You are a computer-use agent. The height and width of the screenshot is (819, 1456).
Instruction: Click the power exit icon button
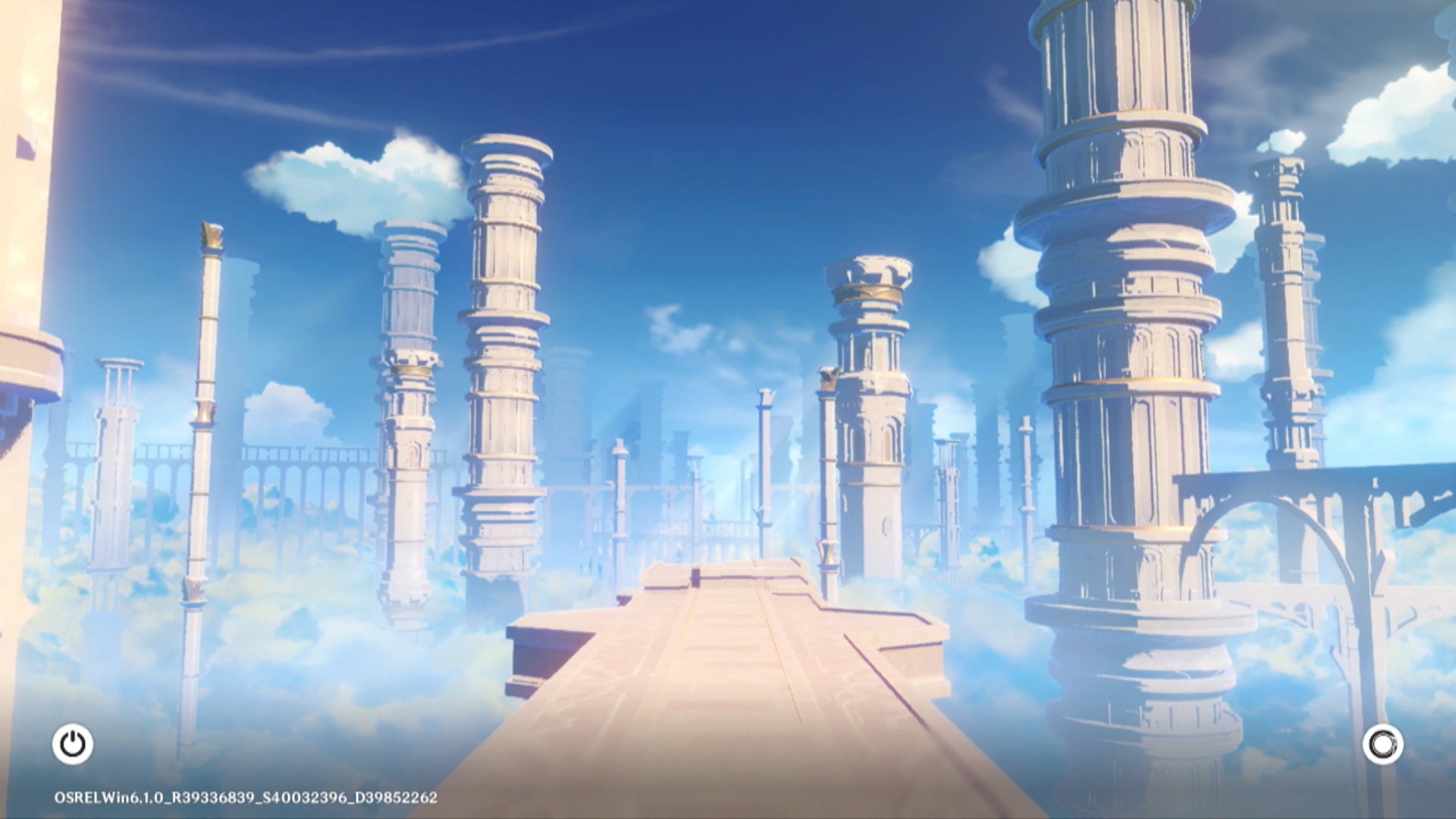[73, 744]
